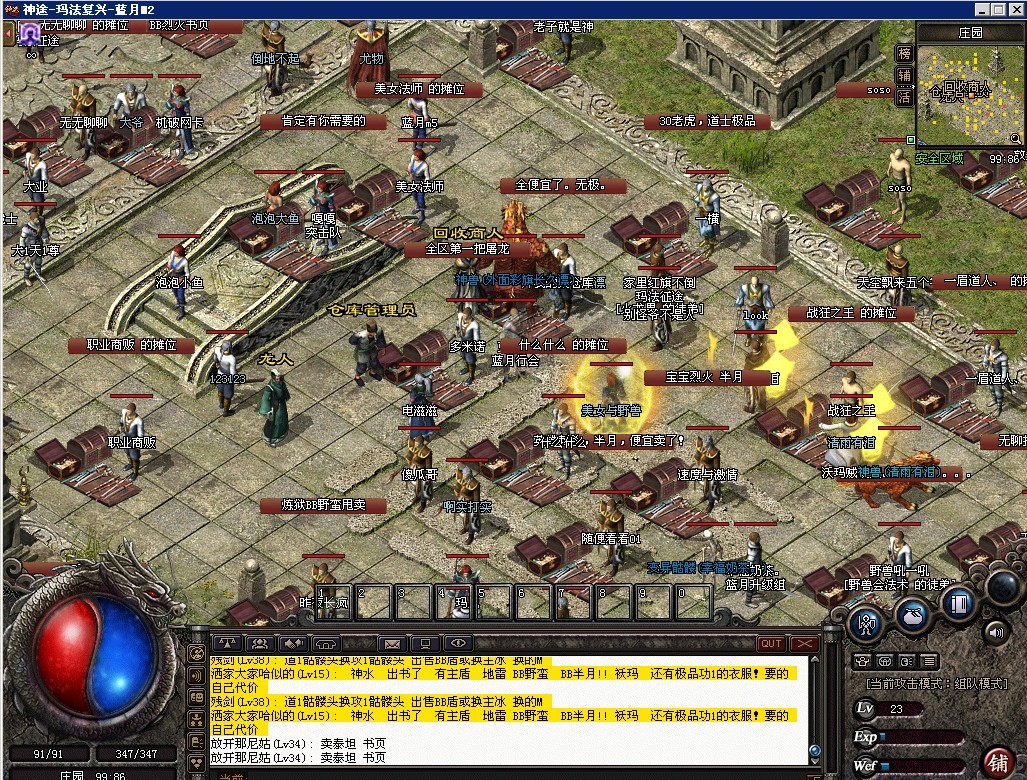Viewport: 1027px width, 780px height.
Task: Click the balance scales trade button
Action: click(227, 643)
